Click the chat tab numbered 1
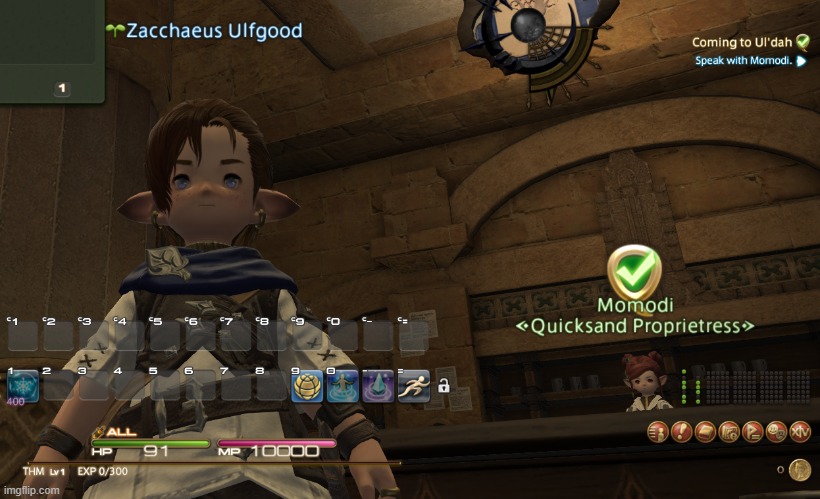 tap(62, 88)
